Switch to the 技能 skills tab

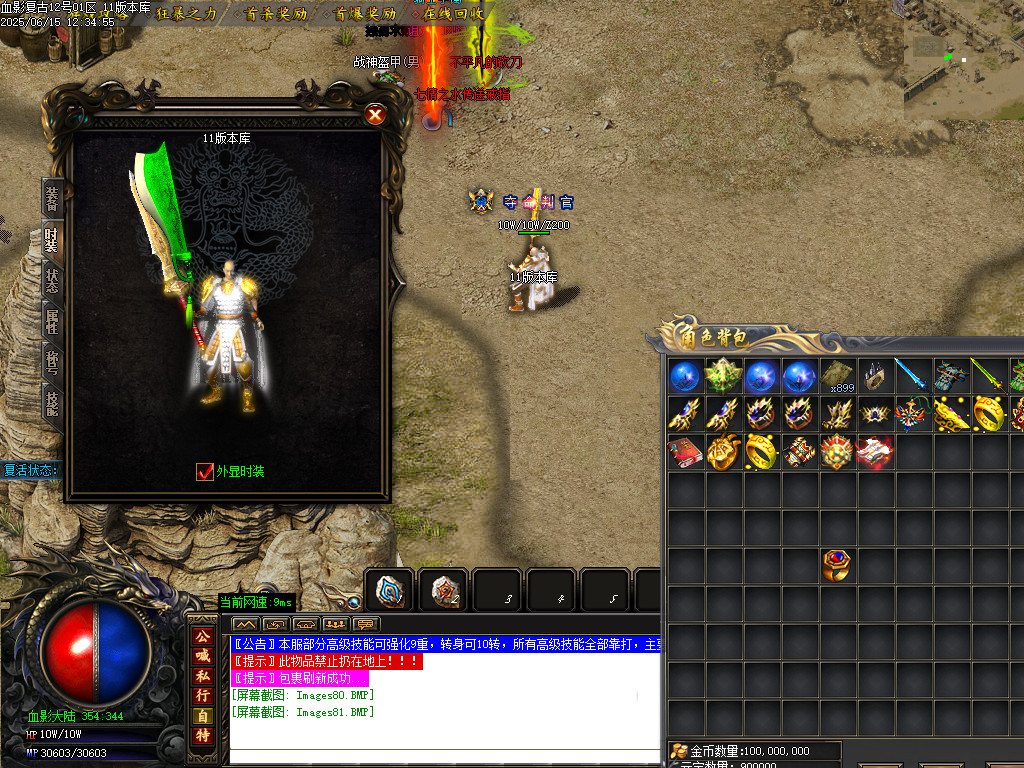coord(52,401)
